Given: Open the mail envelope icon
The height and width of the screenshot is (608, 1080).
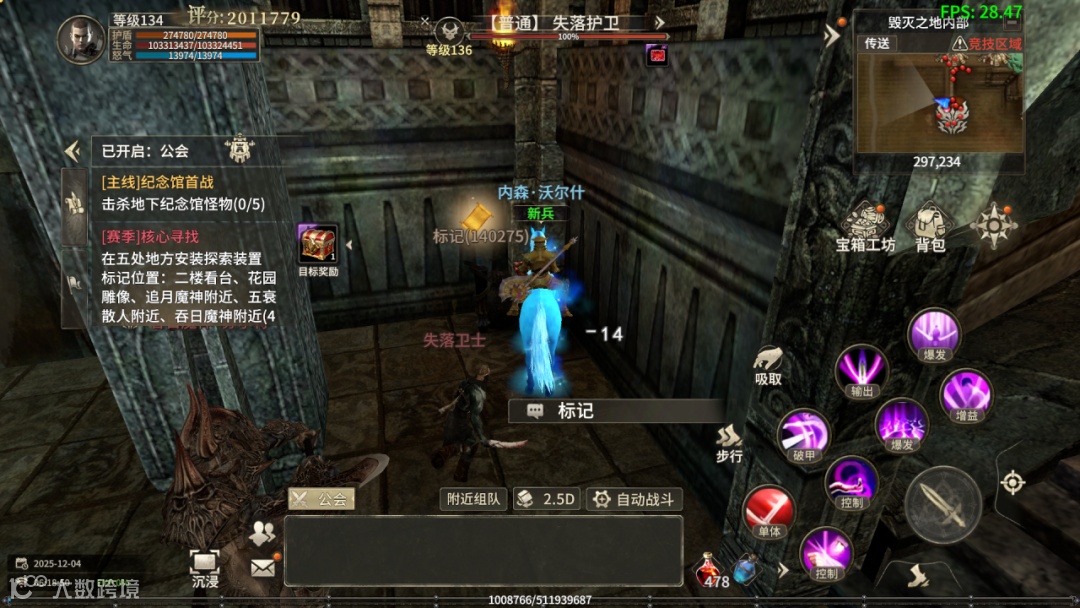Looking at the screenshot, I should coord(263,567).
